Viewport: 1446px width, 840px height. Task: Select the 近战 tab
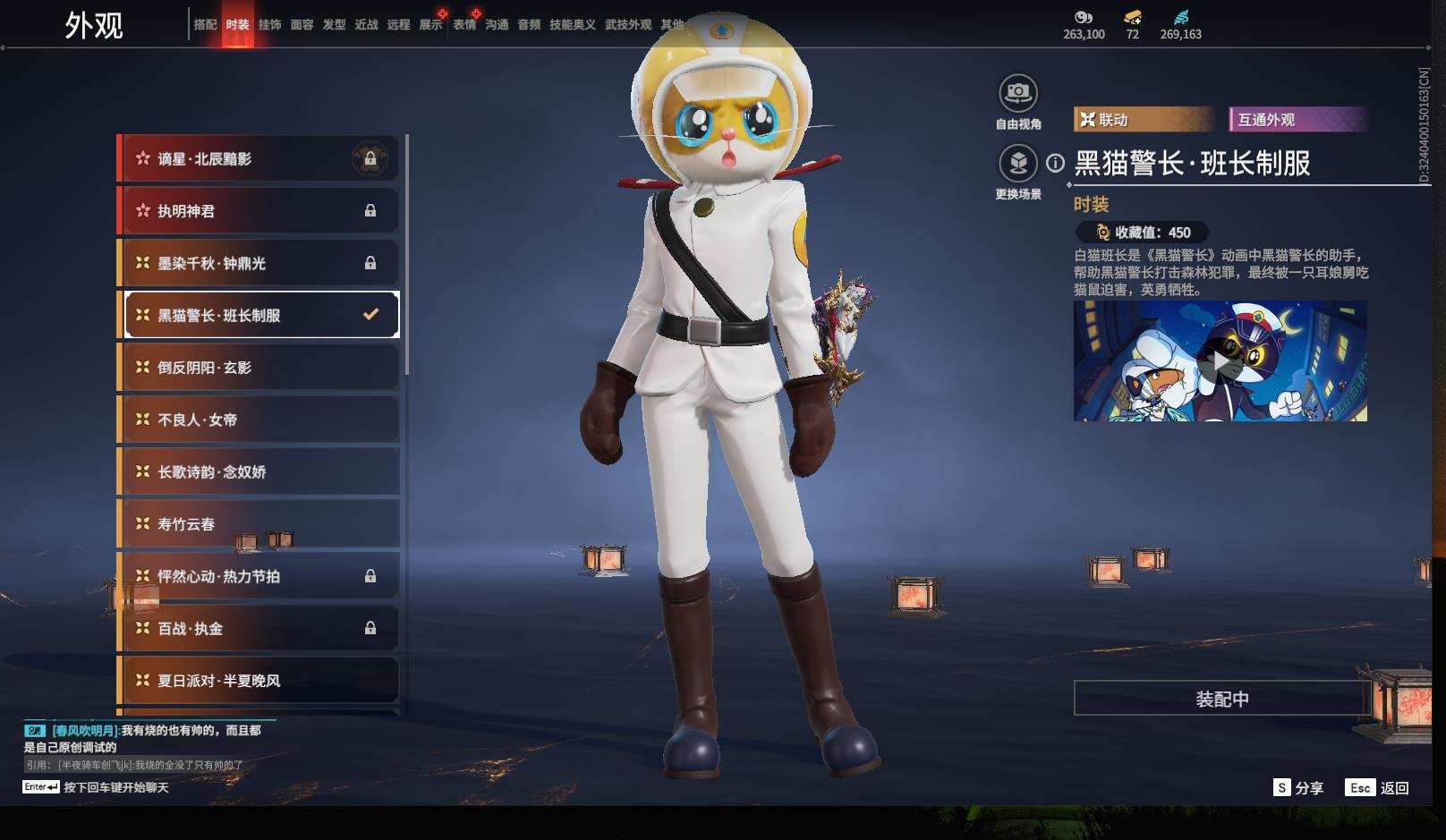(x=366, y=25)
